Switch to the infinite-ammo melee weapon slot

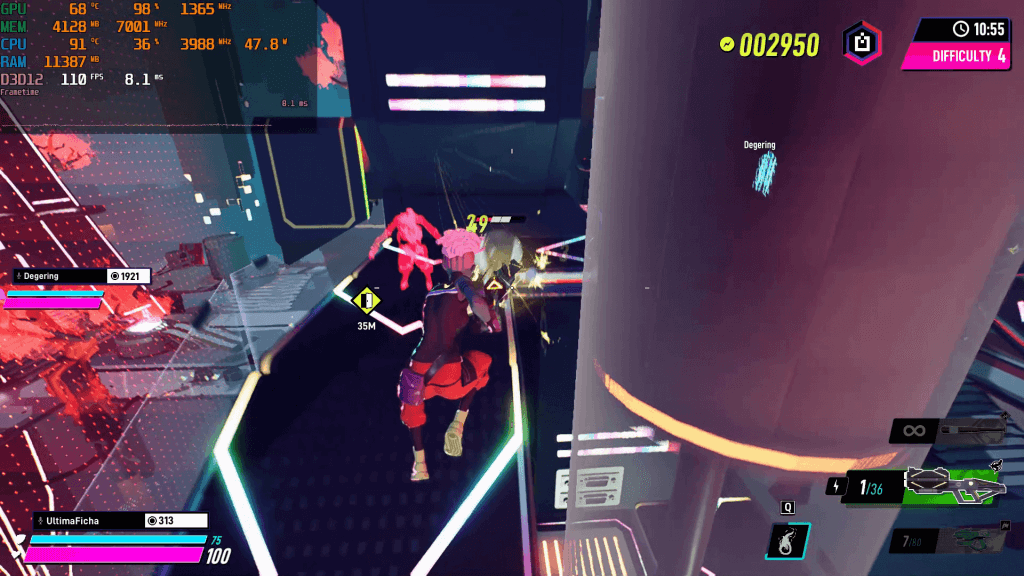tap(948, 431)
